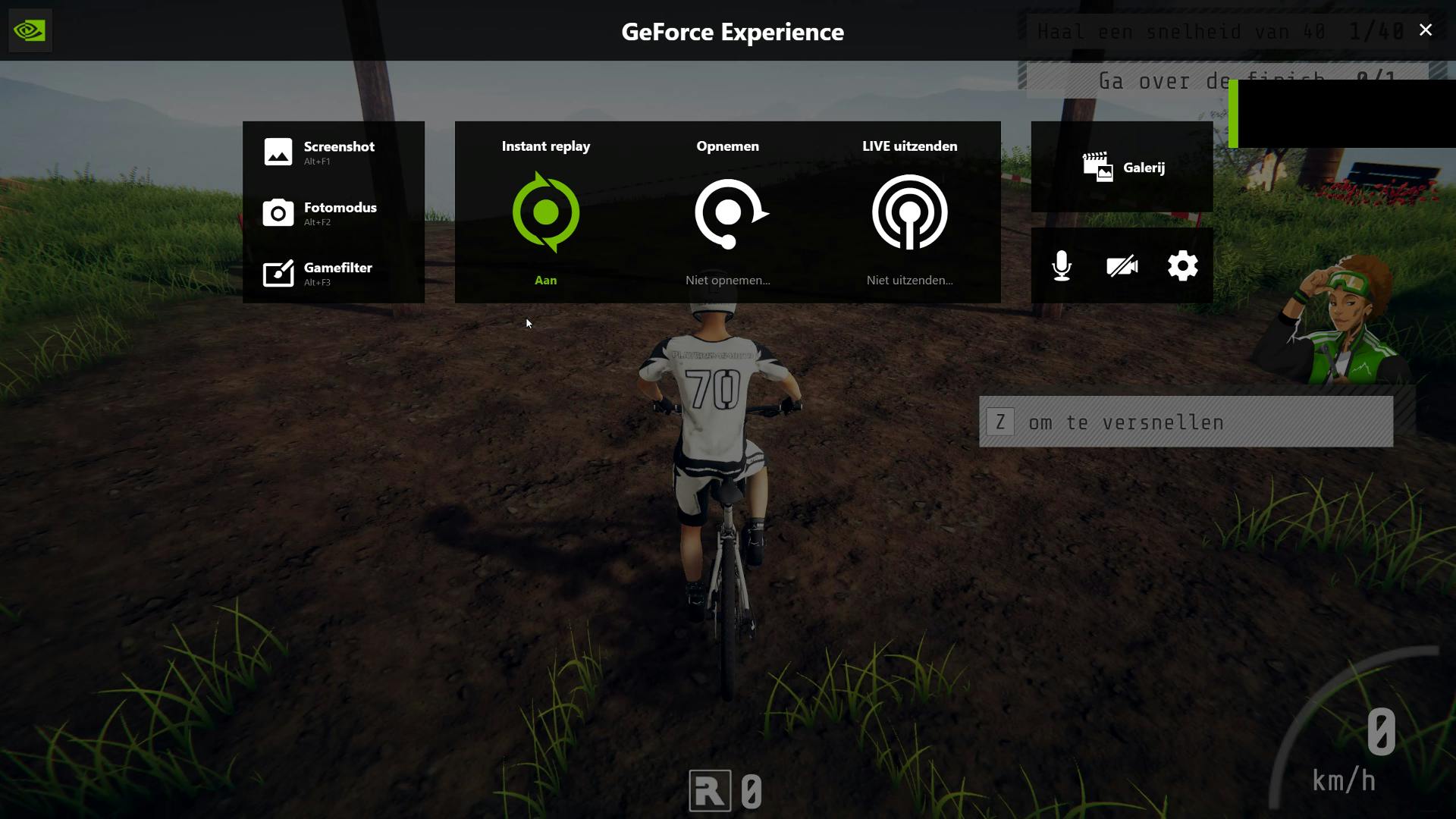The image size is (1456, 819).
Task: Open overlay settings via the gear icon
Action: [x=1183, y=266]
